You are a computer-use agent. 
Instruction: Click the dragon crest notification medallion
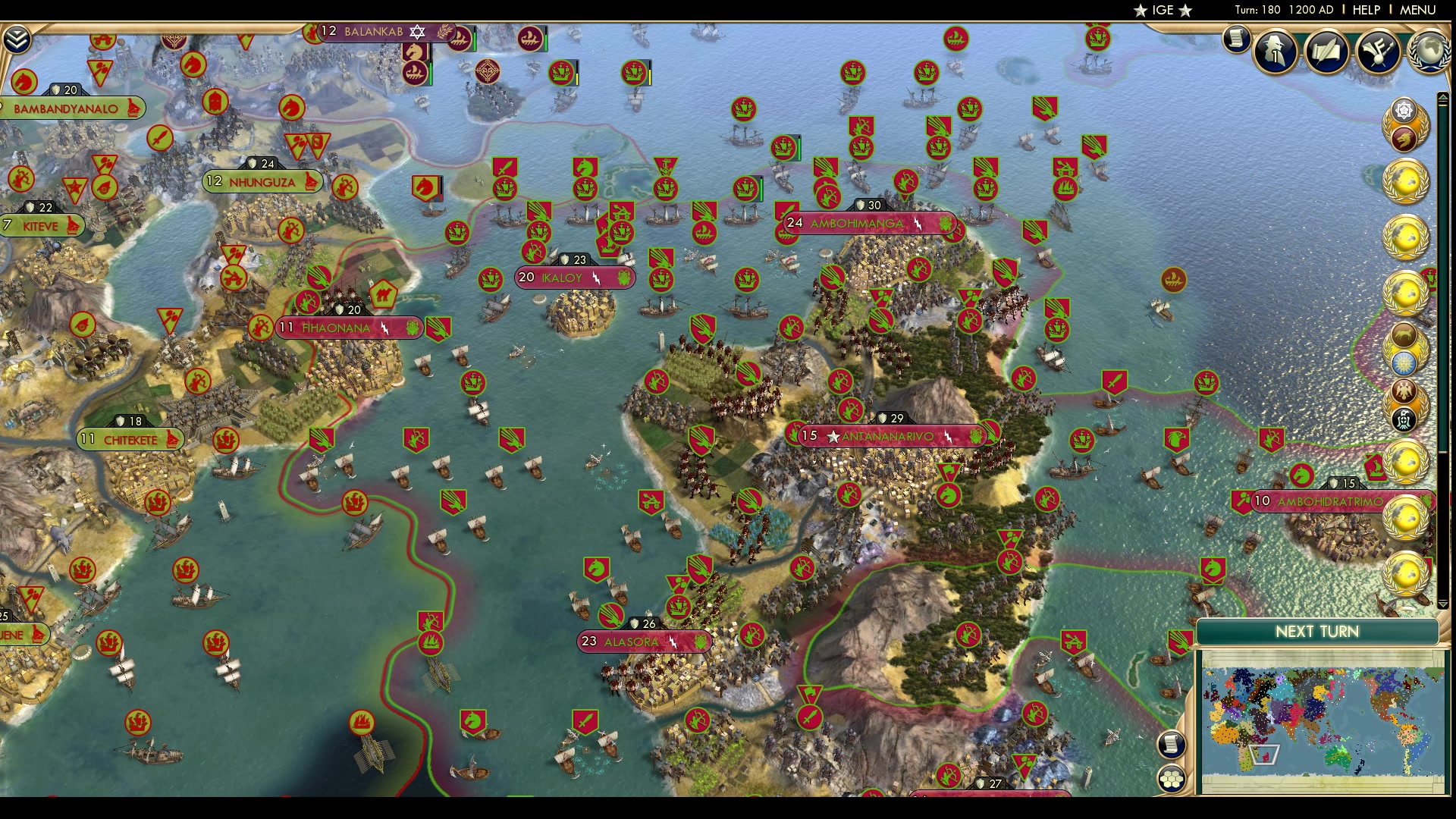(x=1403, y=140)
